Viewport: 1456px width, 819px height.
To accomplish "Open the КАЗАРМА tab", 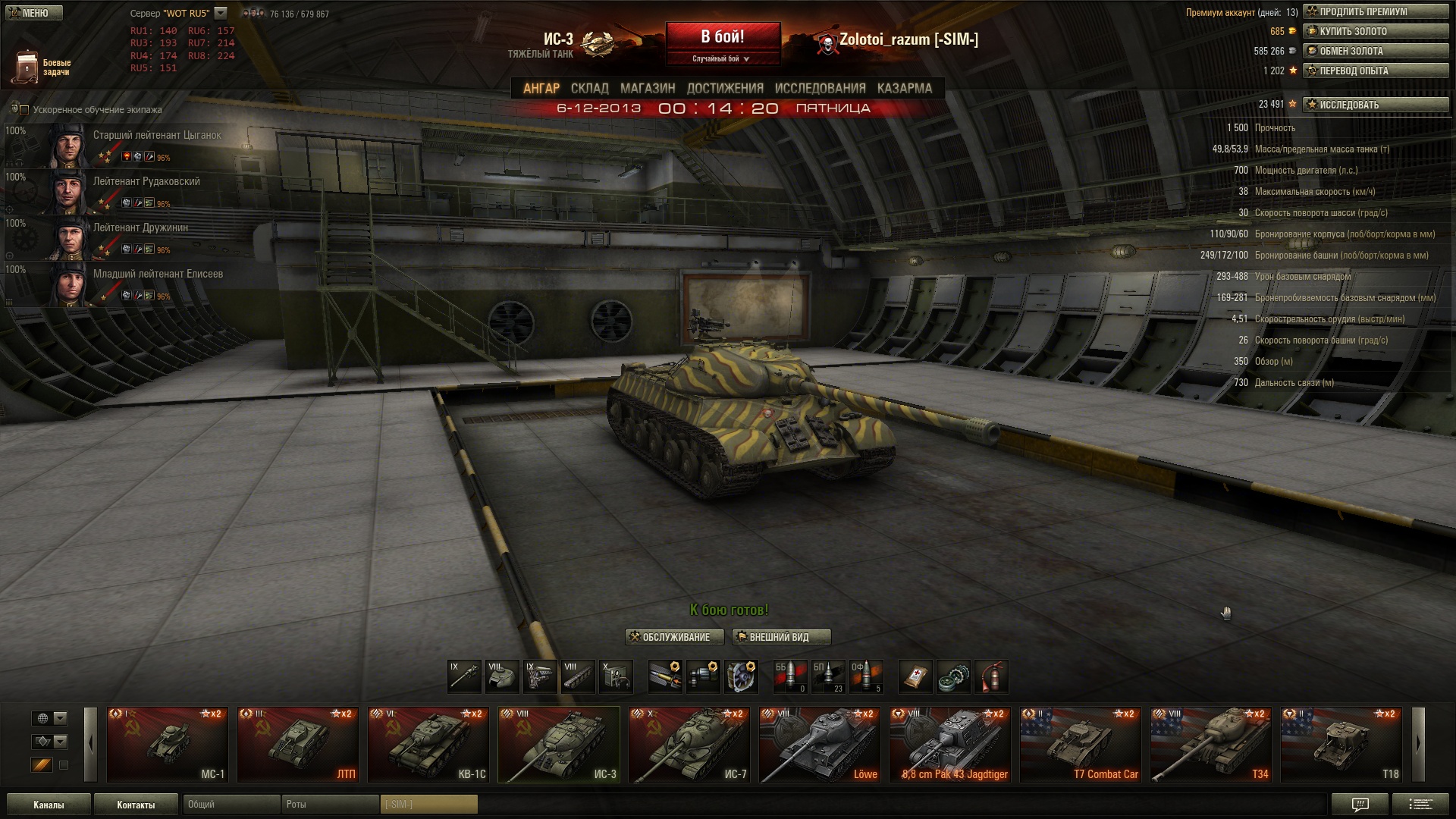I will coord(904,89).
